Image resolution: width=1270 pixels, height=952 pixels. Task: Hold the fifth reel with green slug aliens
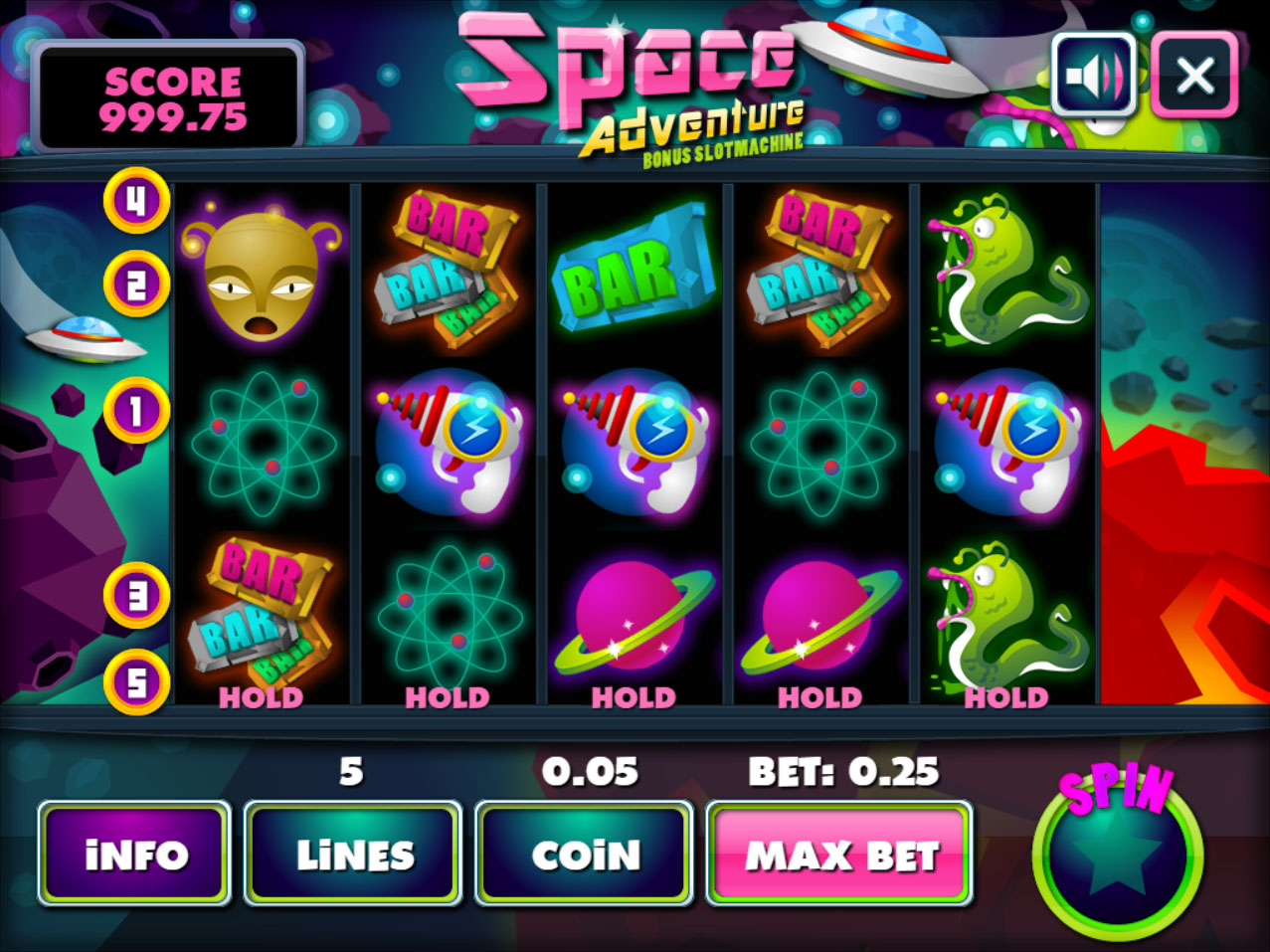click(1005, 697)
